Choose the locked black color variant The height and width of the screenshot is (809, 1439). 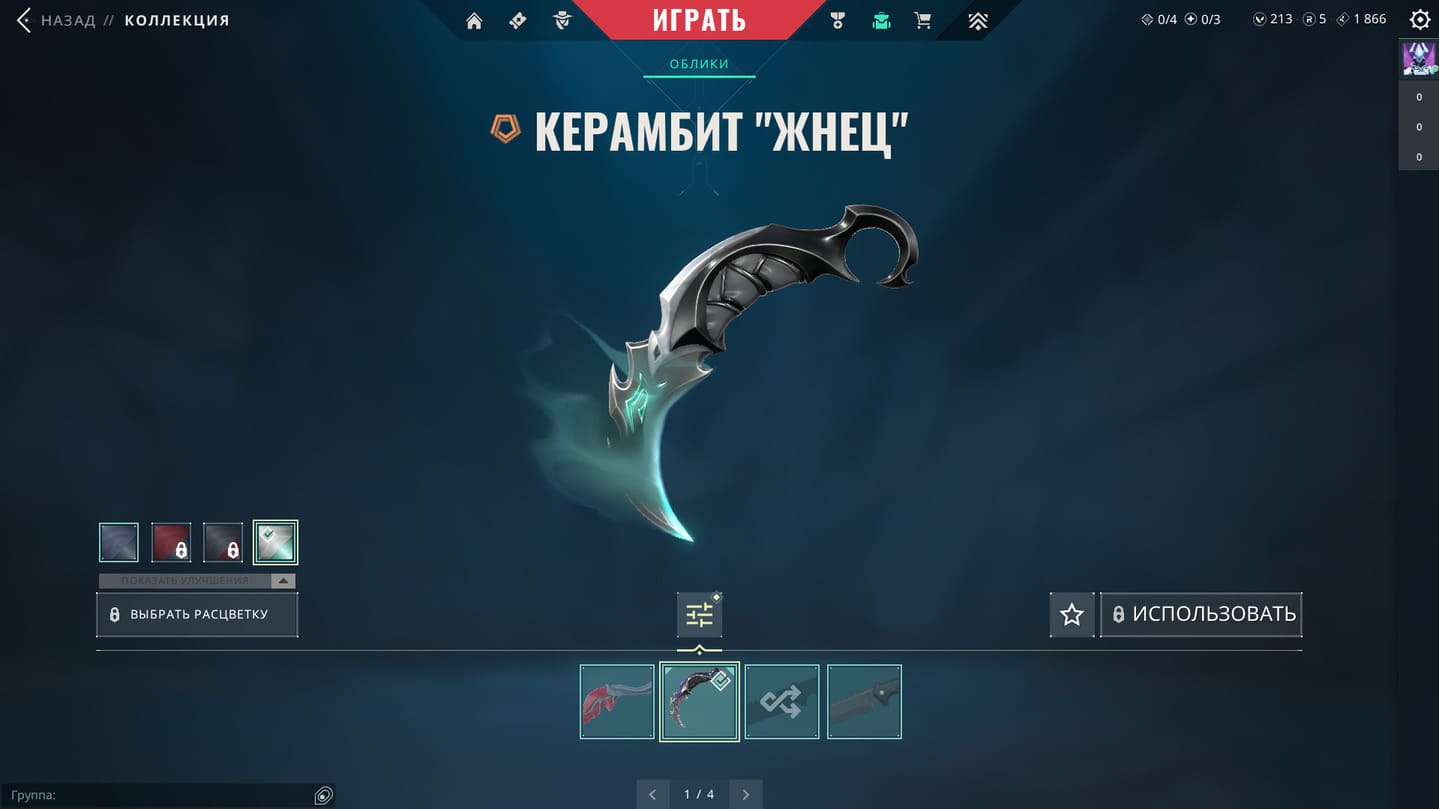pos(223,543)
